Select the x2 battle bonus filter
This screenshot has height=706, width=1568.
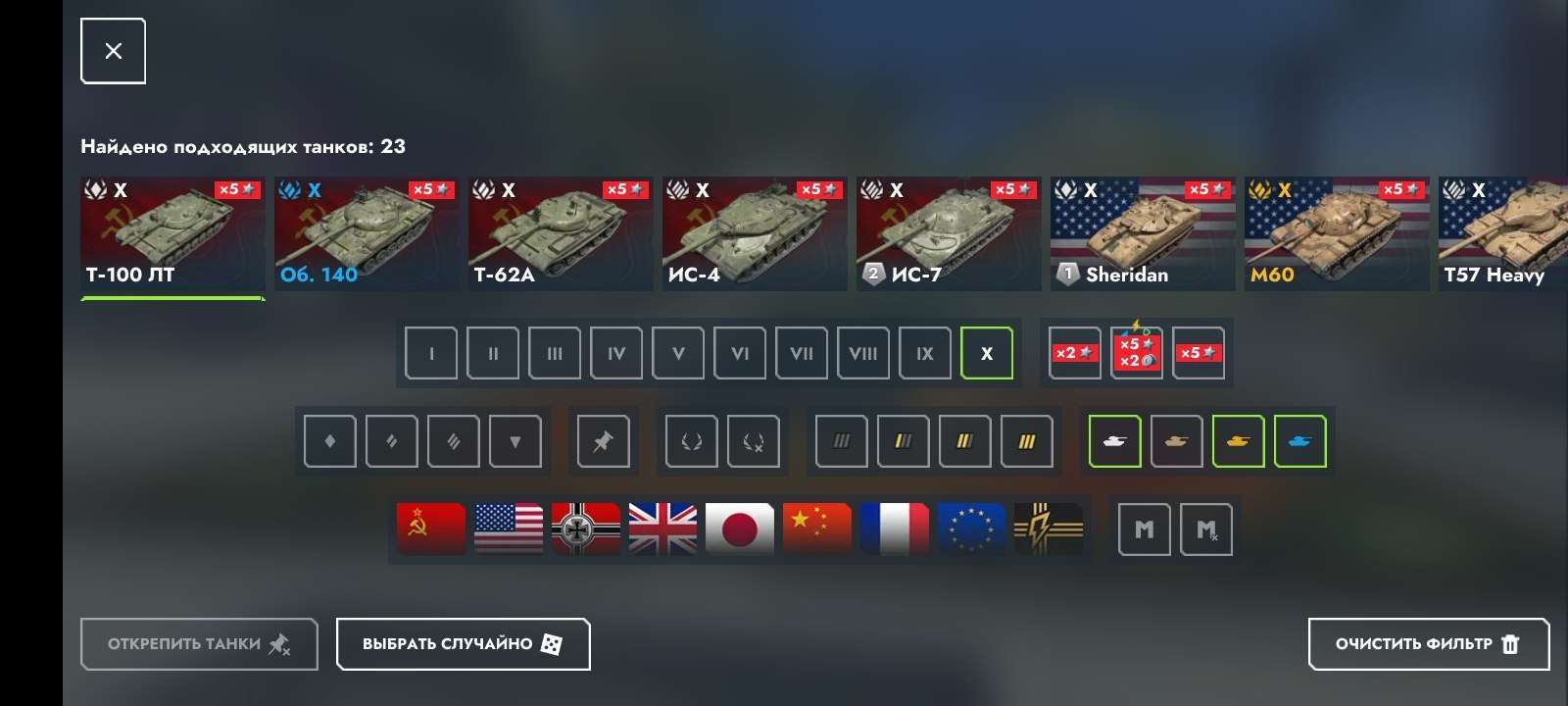click(1075, 352)
